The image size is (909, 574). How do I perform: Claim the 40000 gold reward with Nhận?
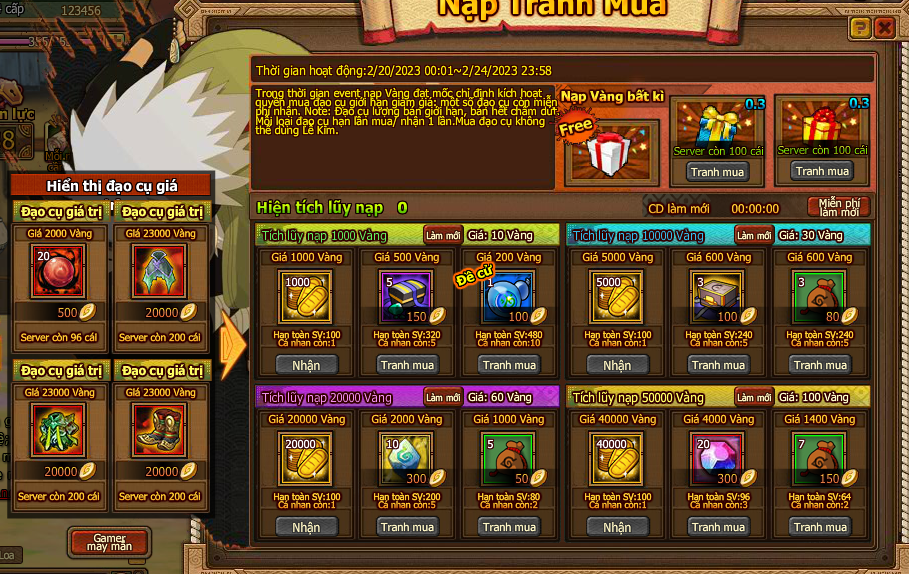617,527
